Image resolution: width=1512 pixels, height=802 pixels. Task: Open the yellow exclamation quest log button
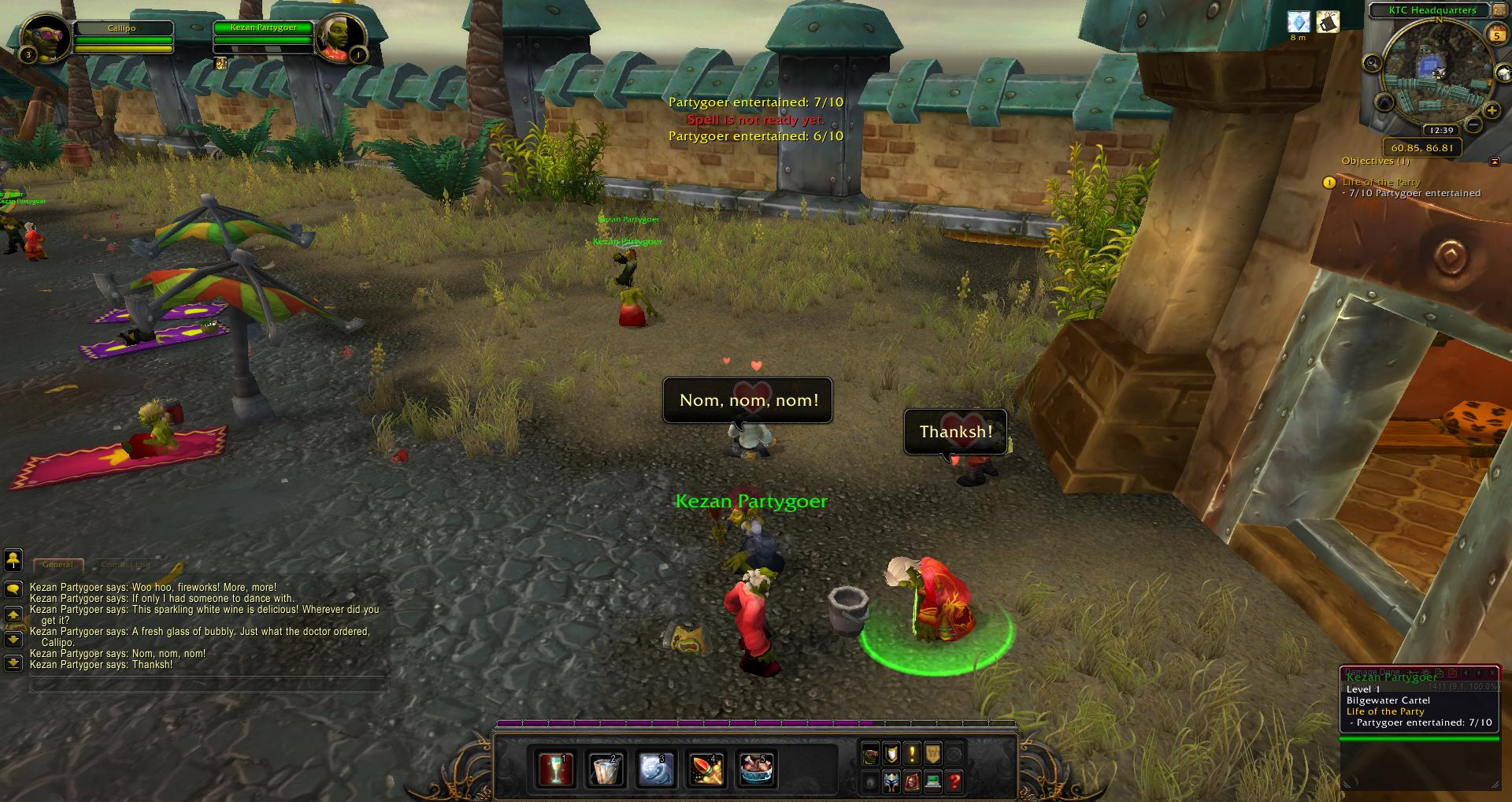pos(912,754)
